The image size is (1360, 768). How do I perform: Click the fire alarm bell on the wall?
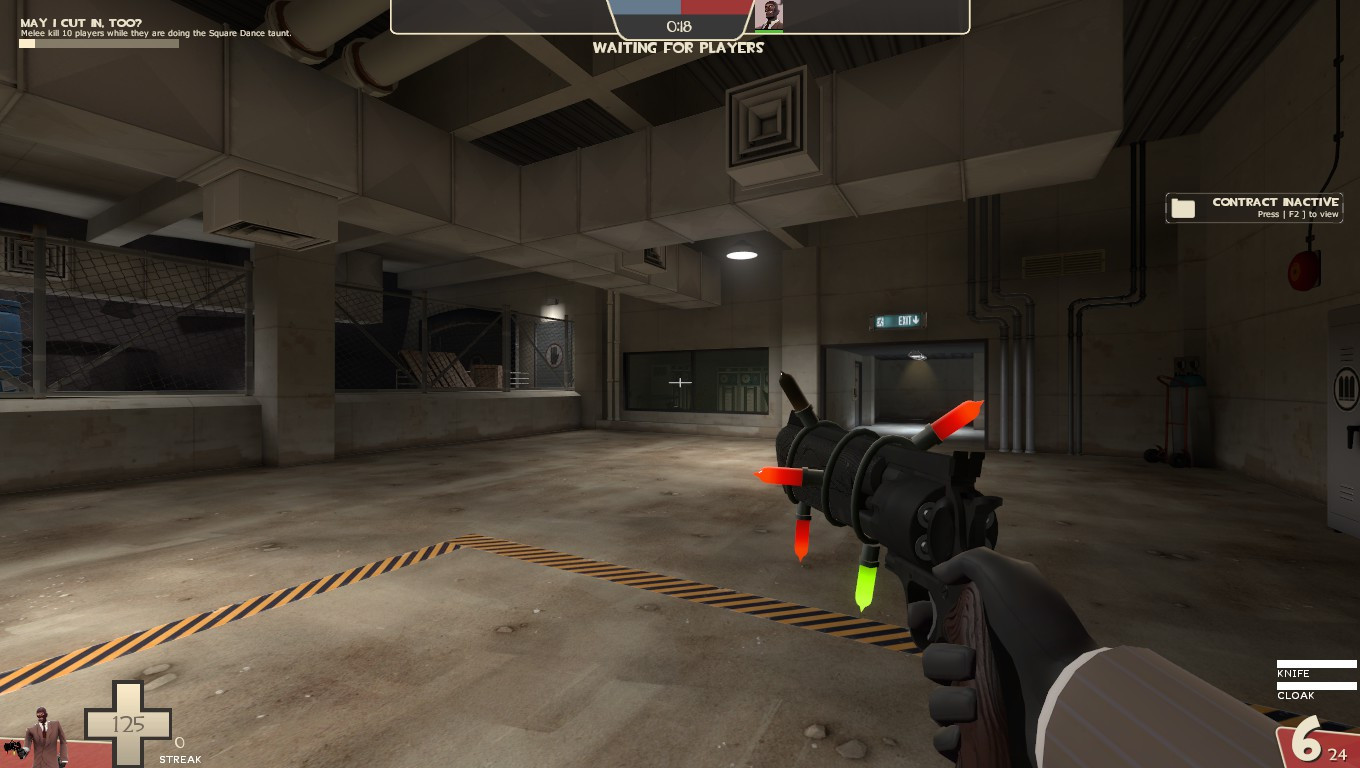[x=1305, y=270]
